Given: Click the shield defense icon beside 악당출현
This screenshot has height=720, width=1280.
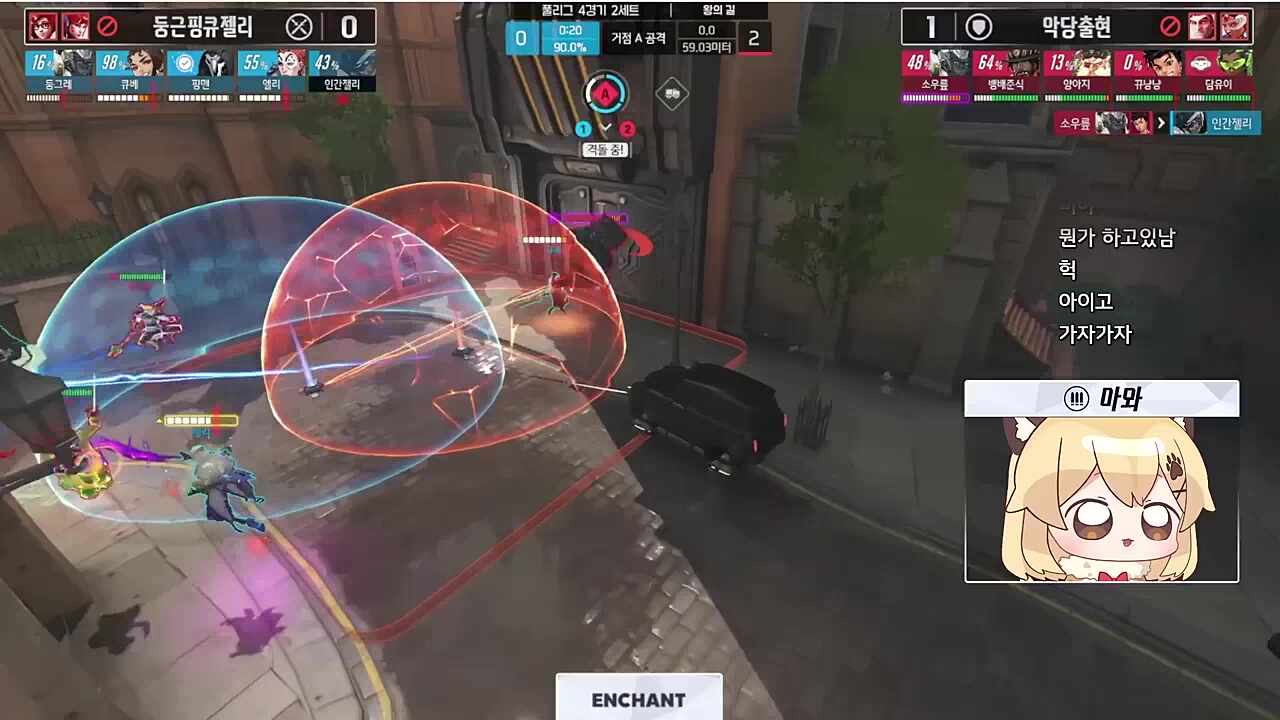Looking at the screenshot, I should point(978,27).
